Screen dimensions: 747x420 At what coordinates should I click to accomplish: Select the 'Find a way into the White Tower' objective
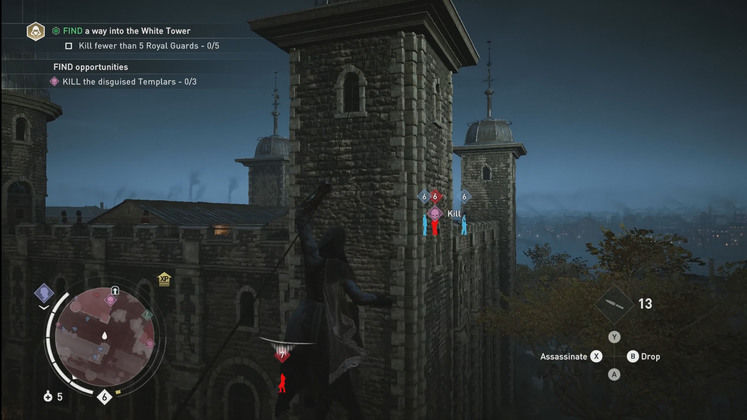point(126,31)
